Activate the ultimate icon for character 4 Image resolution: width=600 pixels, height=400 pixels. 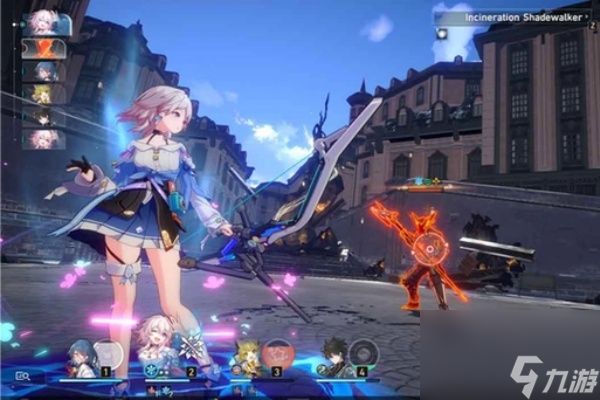(x=364, y=355)
